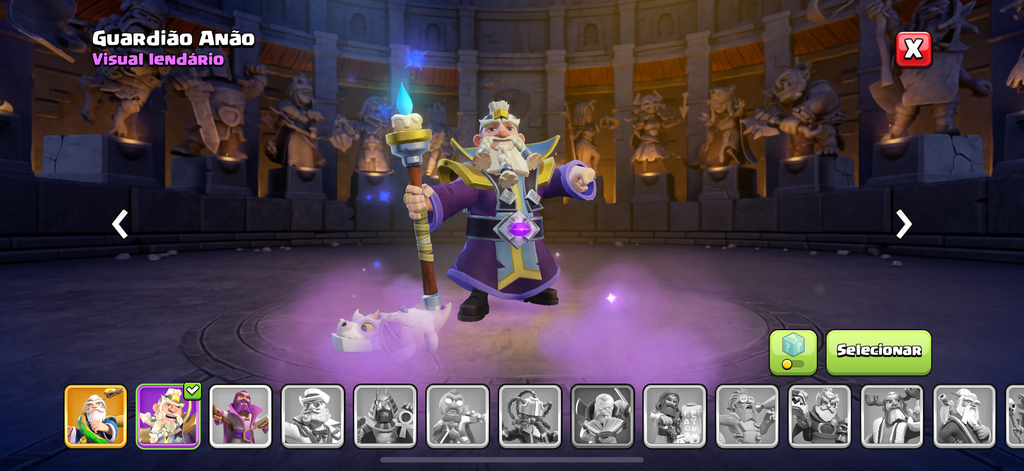Image resolution: width=1024 pixels, height=471 pixels.
Task: Show the previous skin with left arrow
Action: pos(120,224)
